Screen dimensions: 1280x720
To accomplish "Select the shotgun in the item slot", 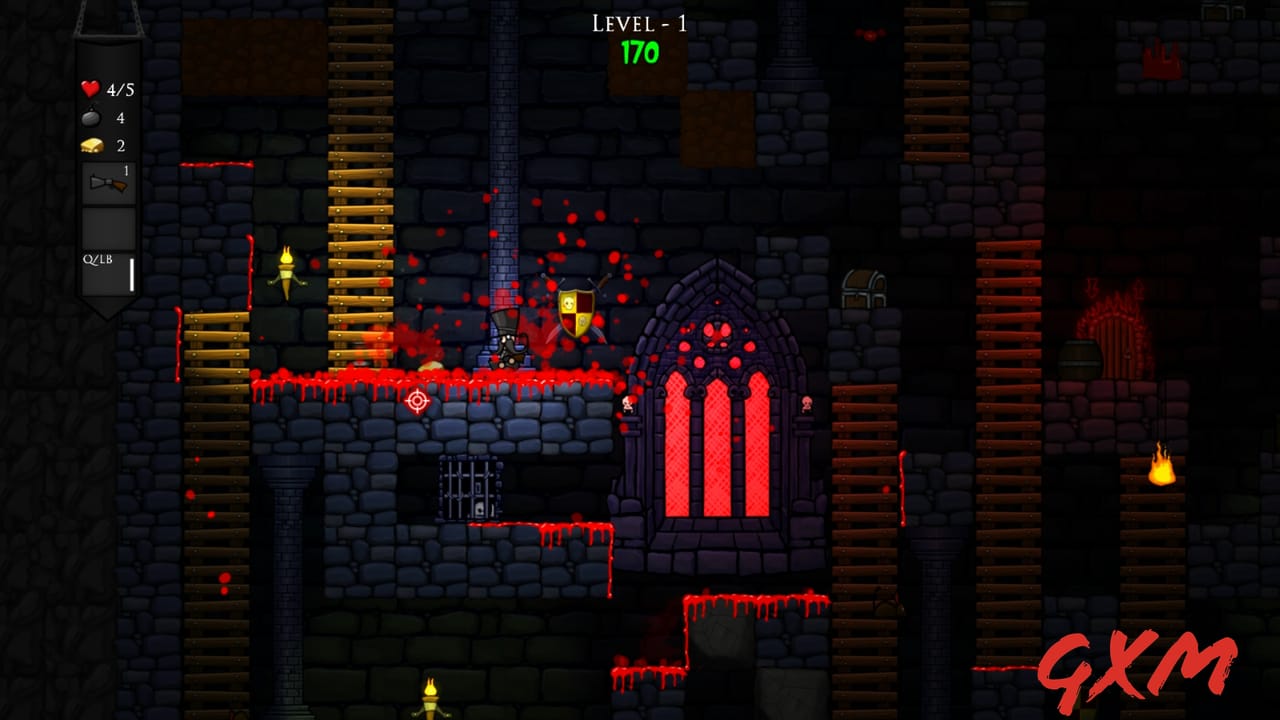I will tap(107, 186).
